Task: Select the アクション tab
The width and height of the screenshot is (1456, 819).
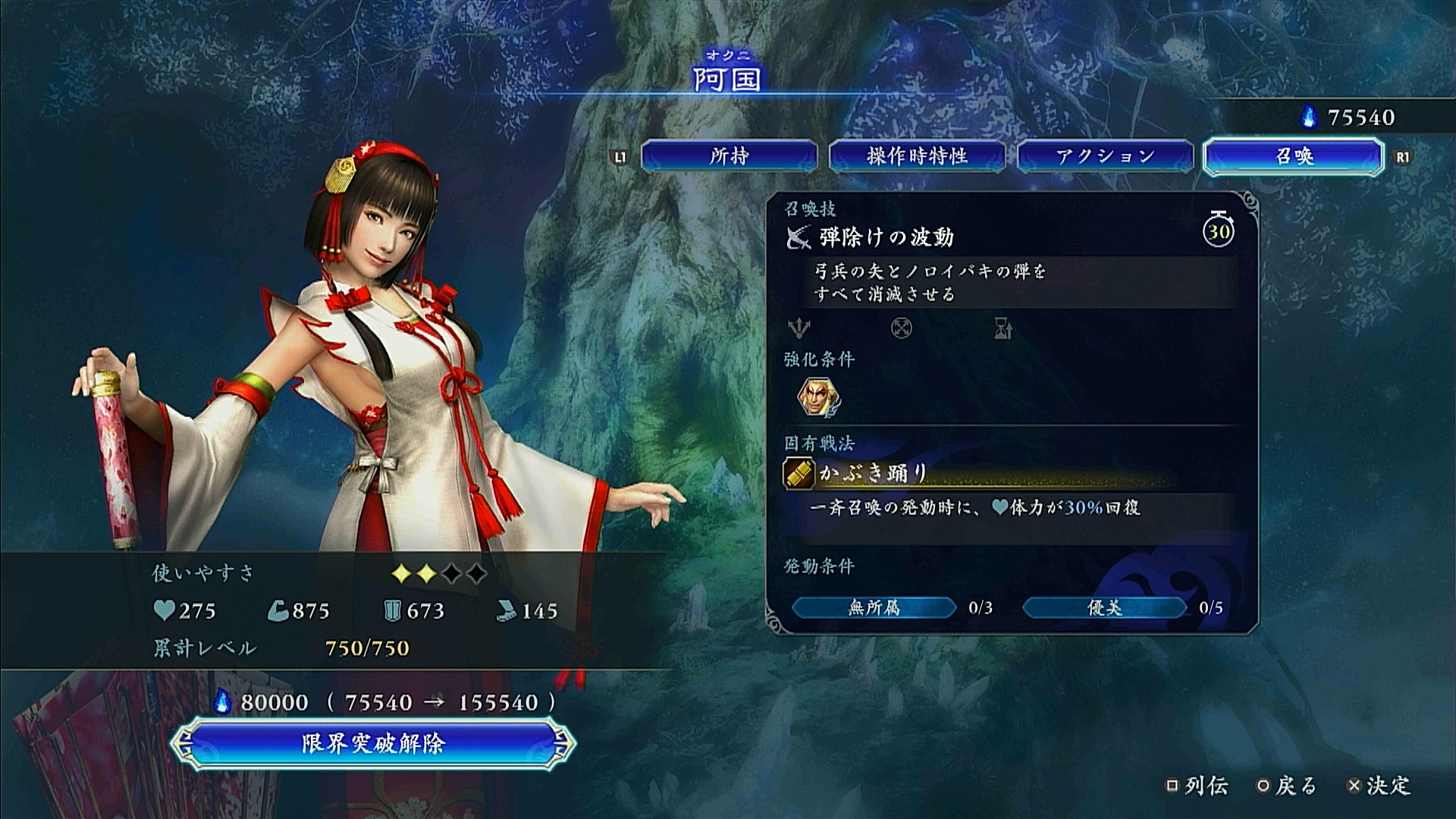Action: (1105, 156)
